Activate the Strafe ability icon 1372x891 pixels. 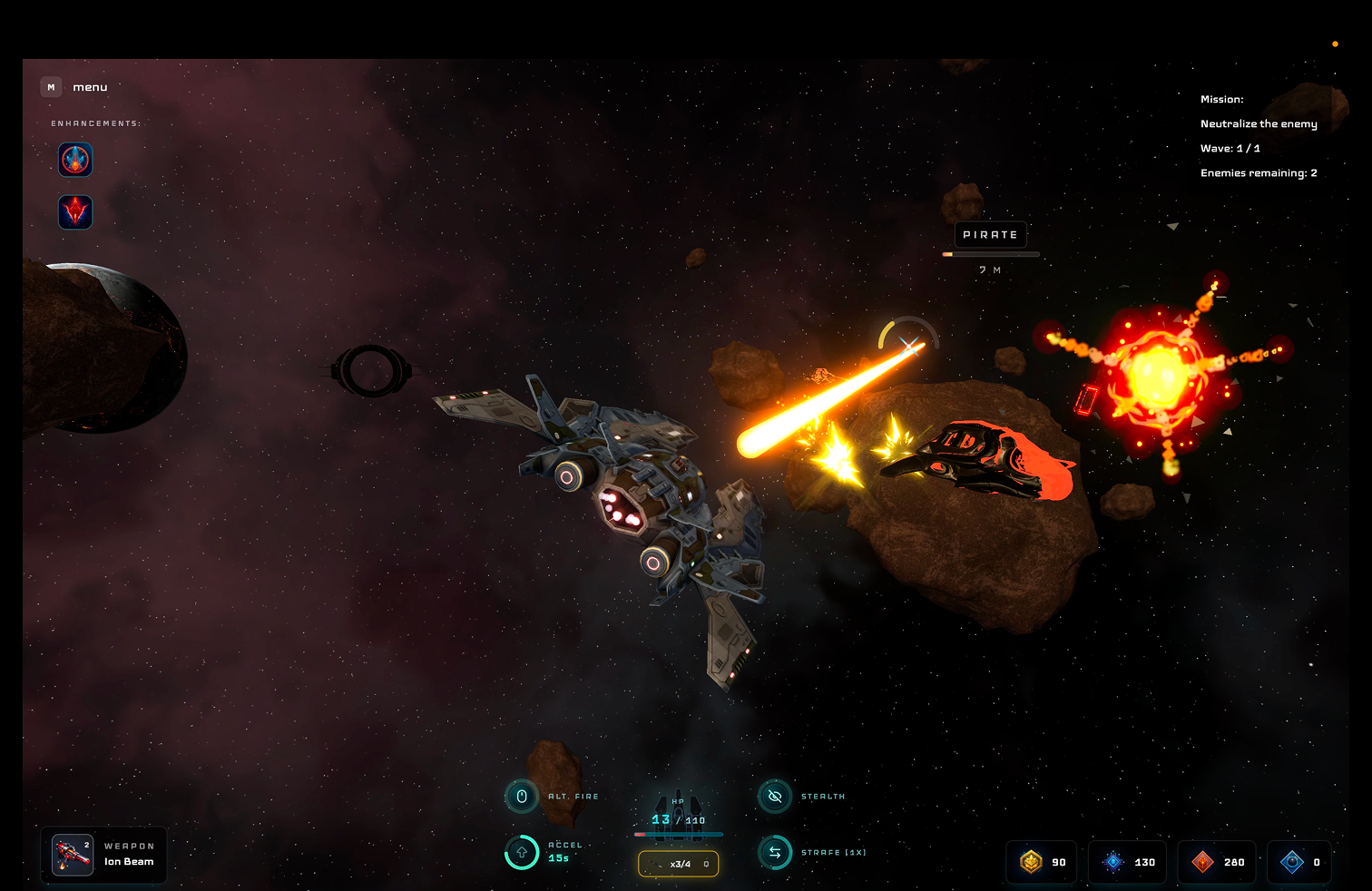pos(775,852)
